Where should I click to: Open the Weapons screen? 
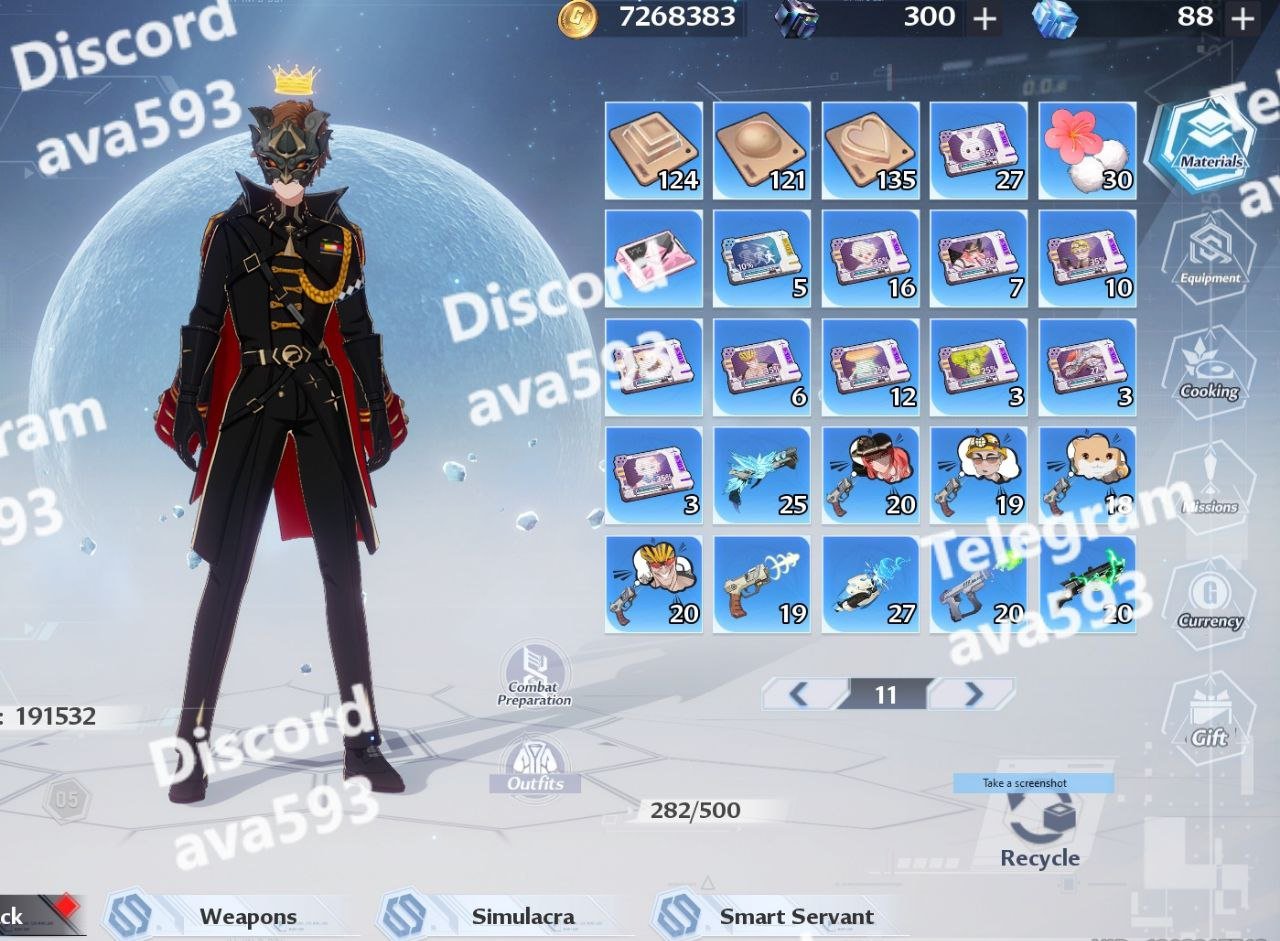(247, 916)
